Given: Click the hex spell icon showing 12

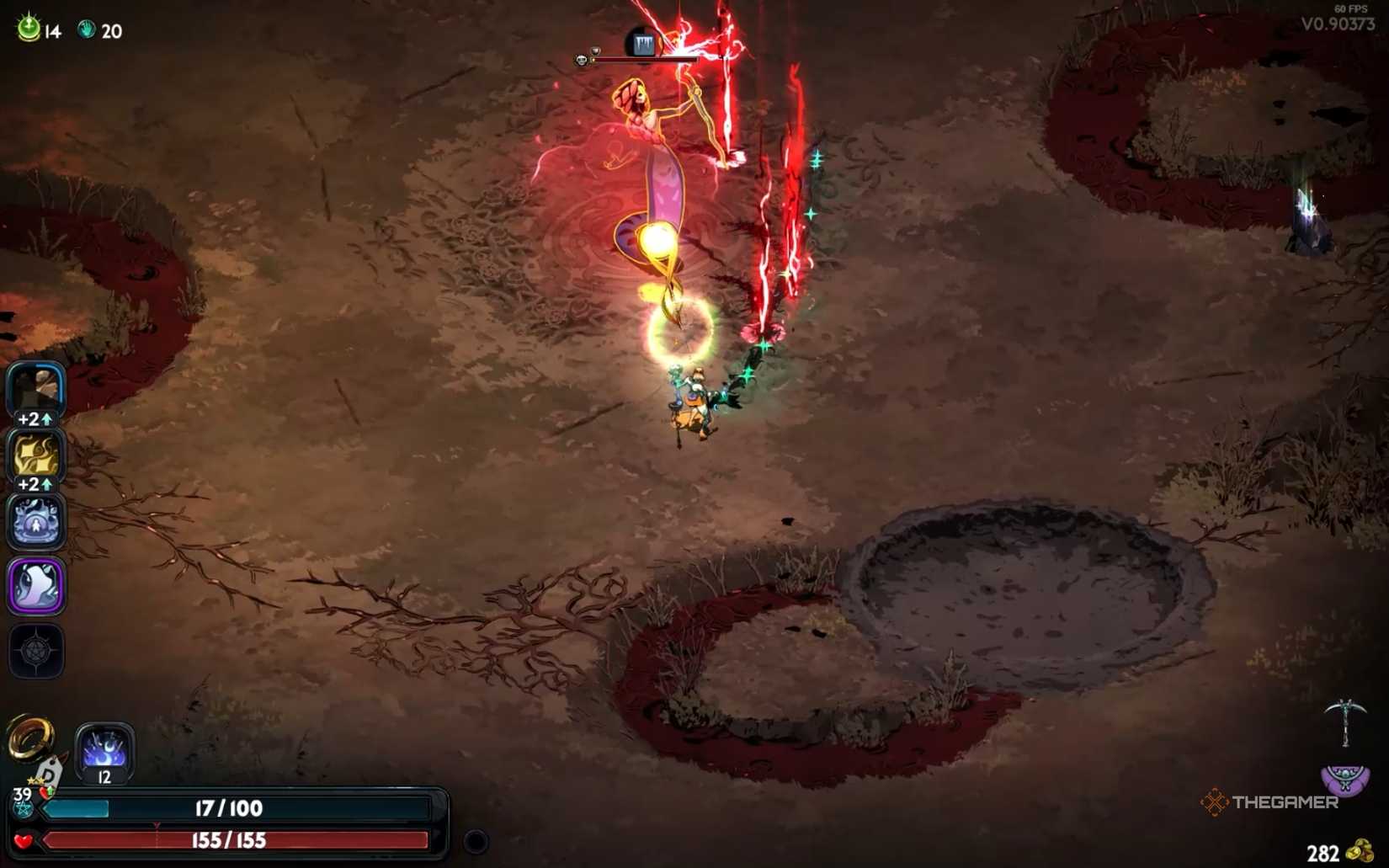Looking at the screenshot, I should tap(105, 754).
